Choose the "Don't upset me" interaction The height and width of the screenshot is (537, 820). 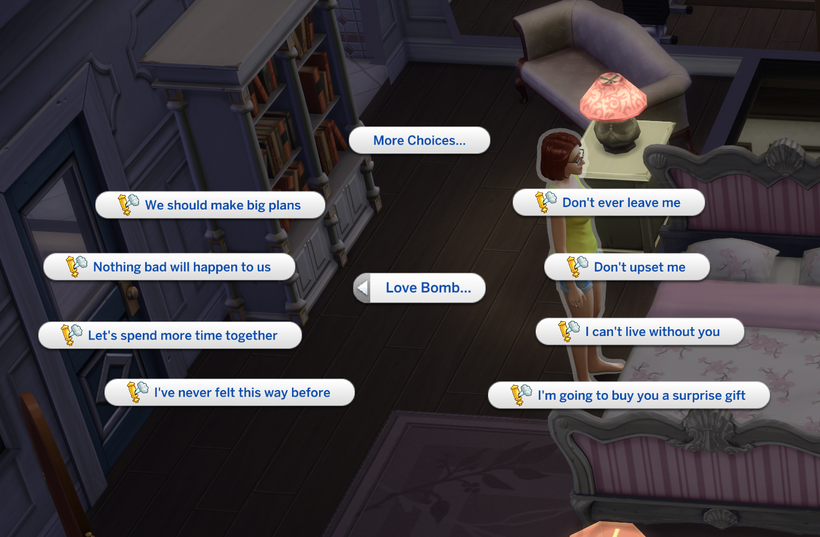(627, 267)
